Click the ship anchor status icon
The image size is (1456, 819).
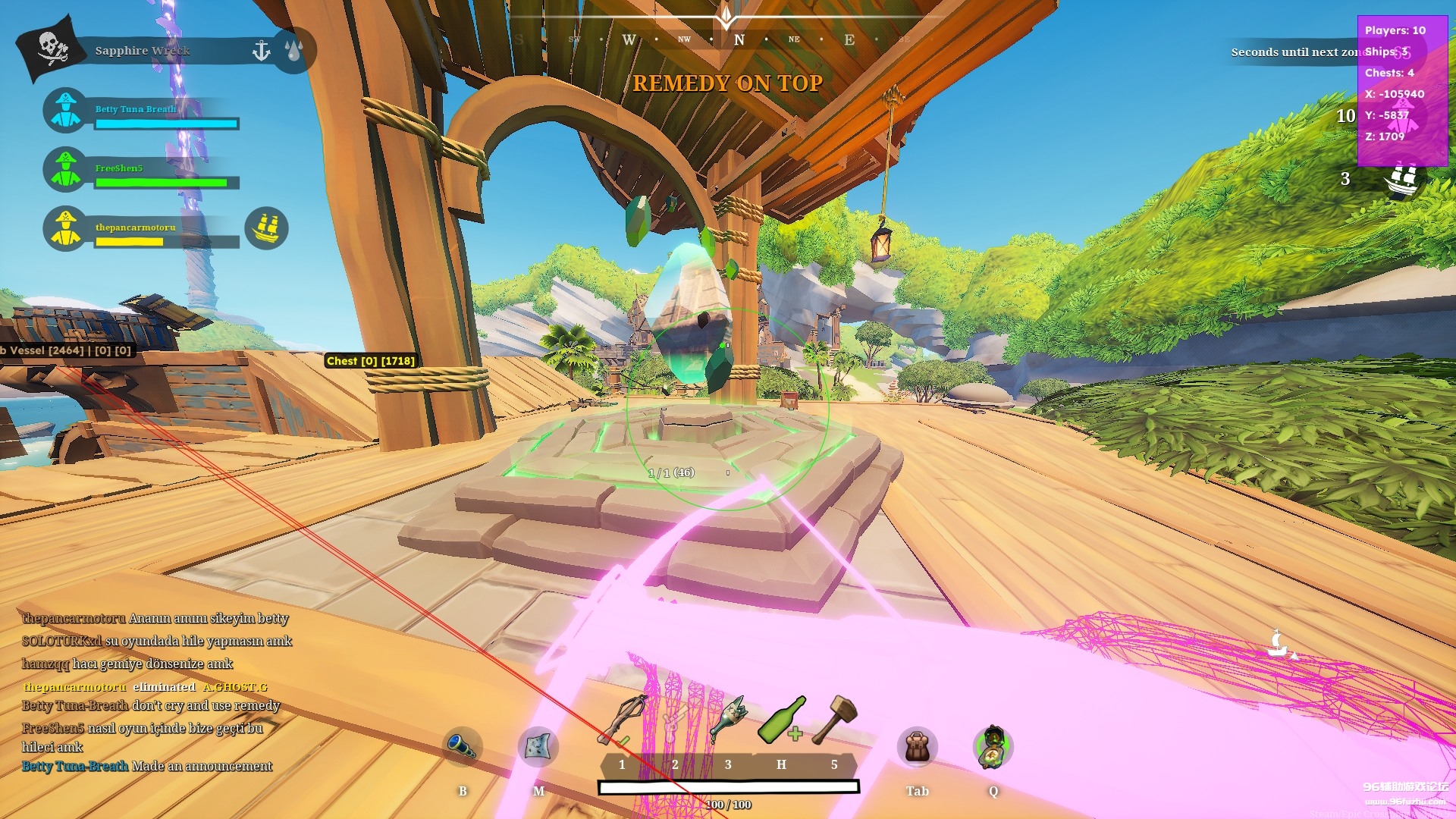pos(261,51)
